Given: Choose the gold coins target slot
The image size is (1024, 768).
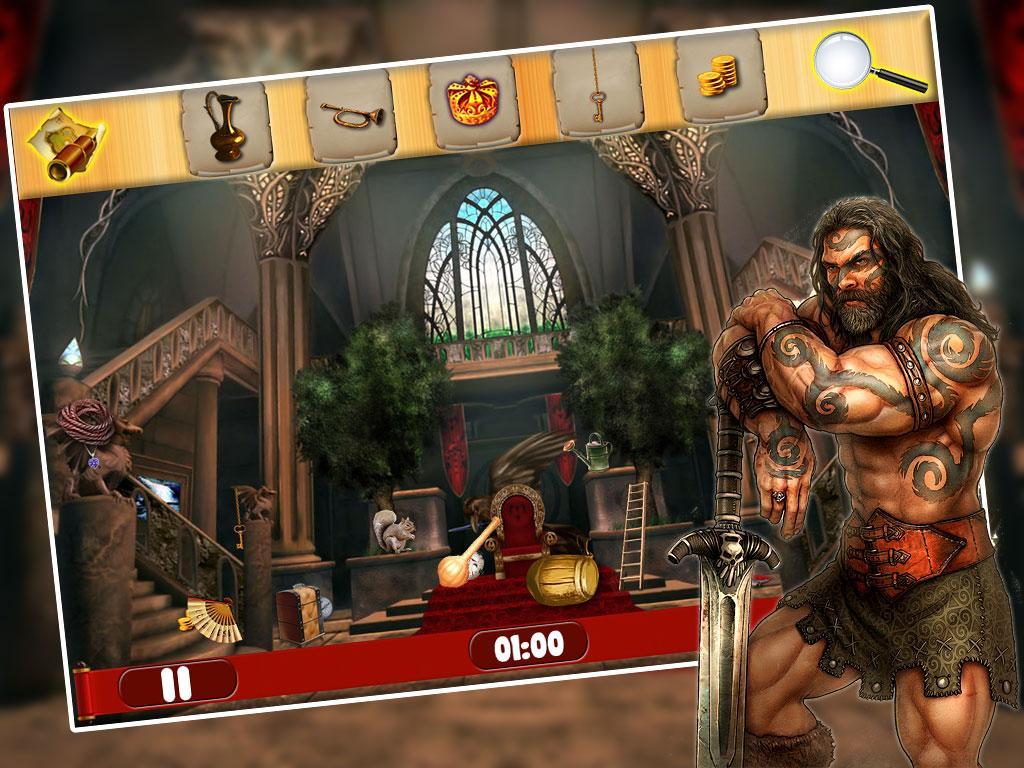Looking at the screenshot, I should 719,74.
